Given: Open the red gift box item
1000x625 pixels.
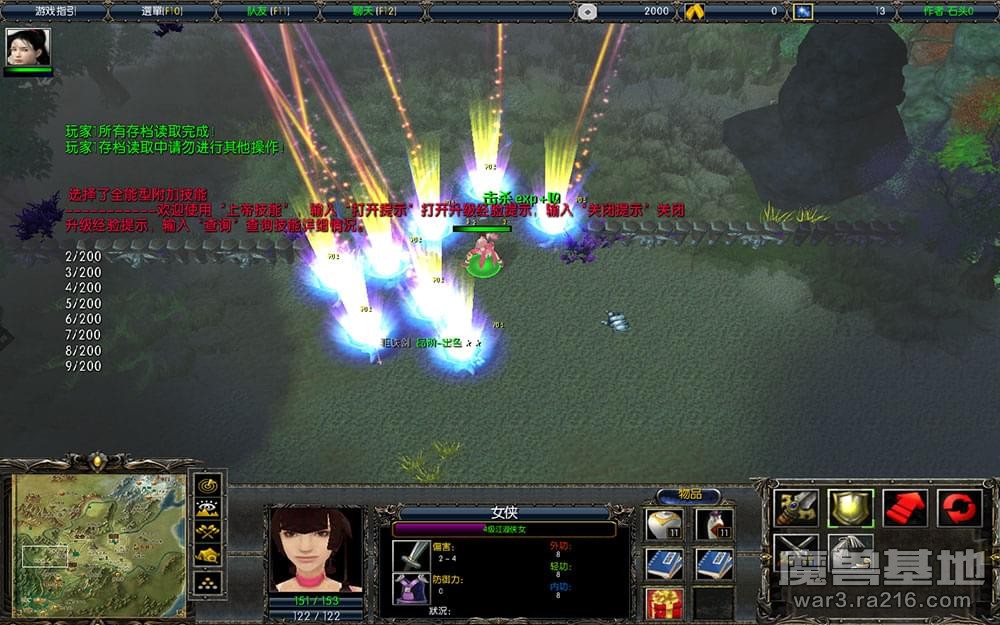Looking at the screenshot, I should coord(664,603).
